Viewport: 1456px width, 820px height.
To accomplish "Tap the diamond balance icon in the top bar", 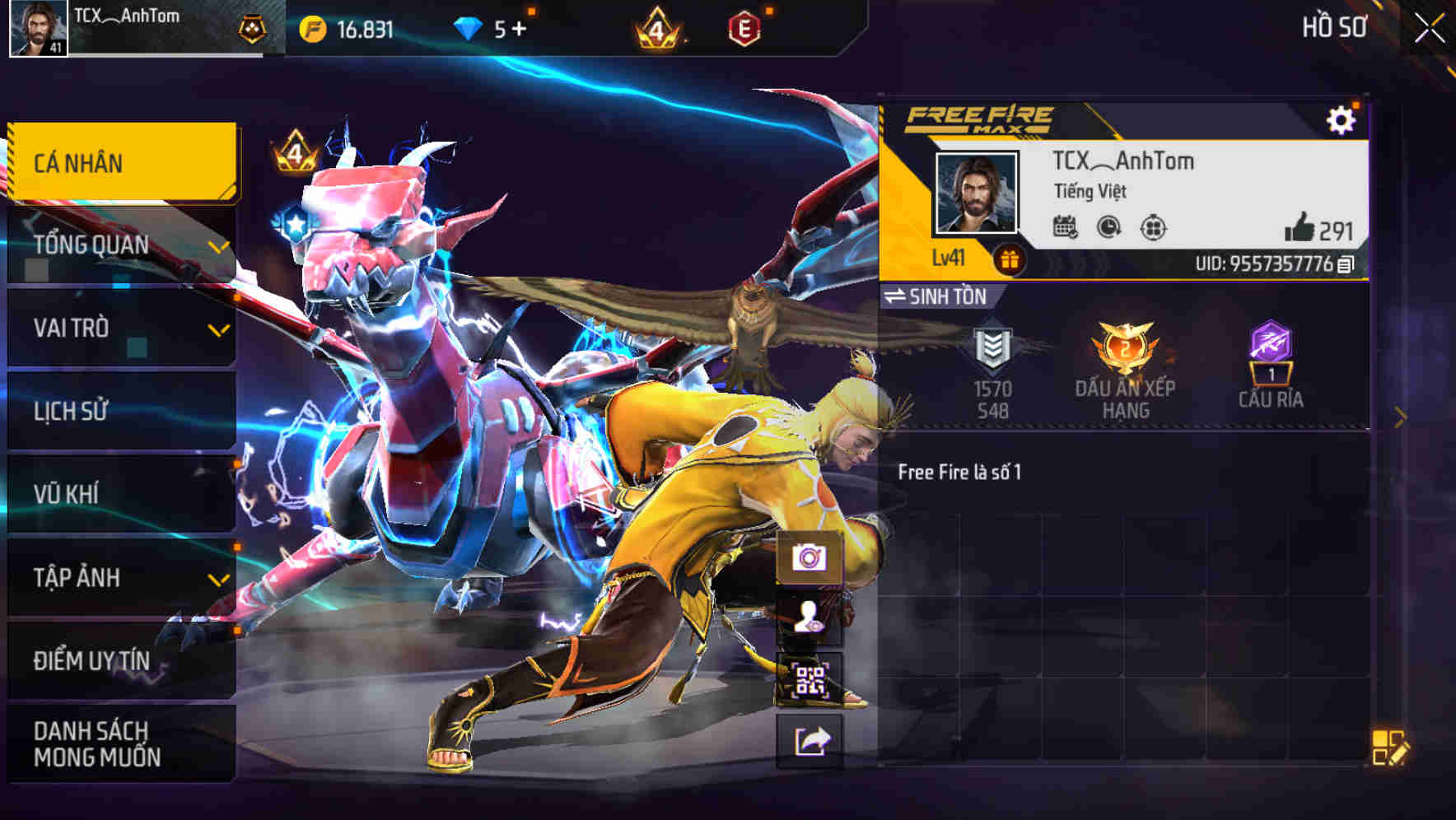I will [x=467, y=27].
